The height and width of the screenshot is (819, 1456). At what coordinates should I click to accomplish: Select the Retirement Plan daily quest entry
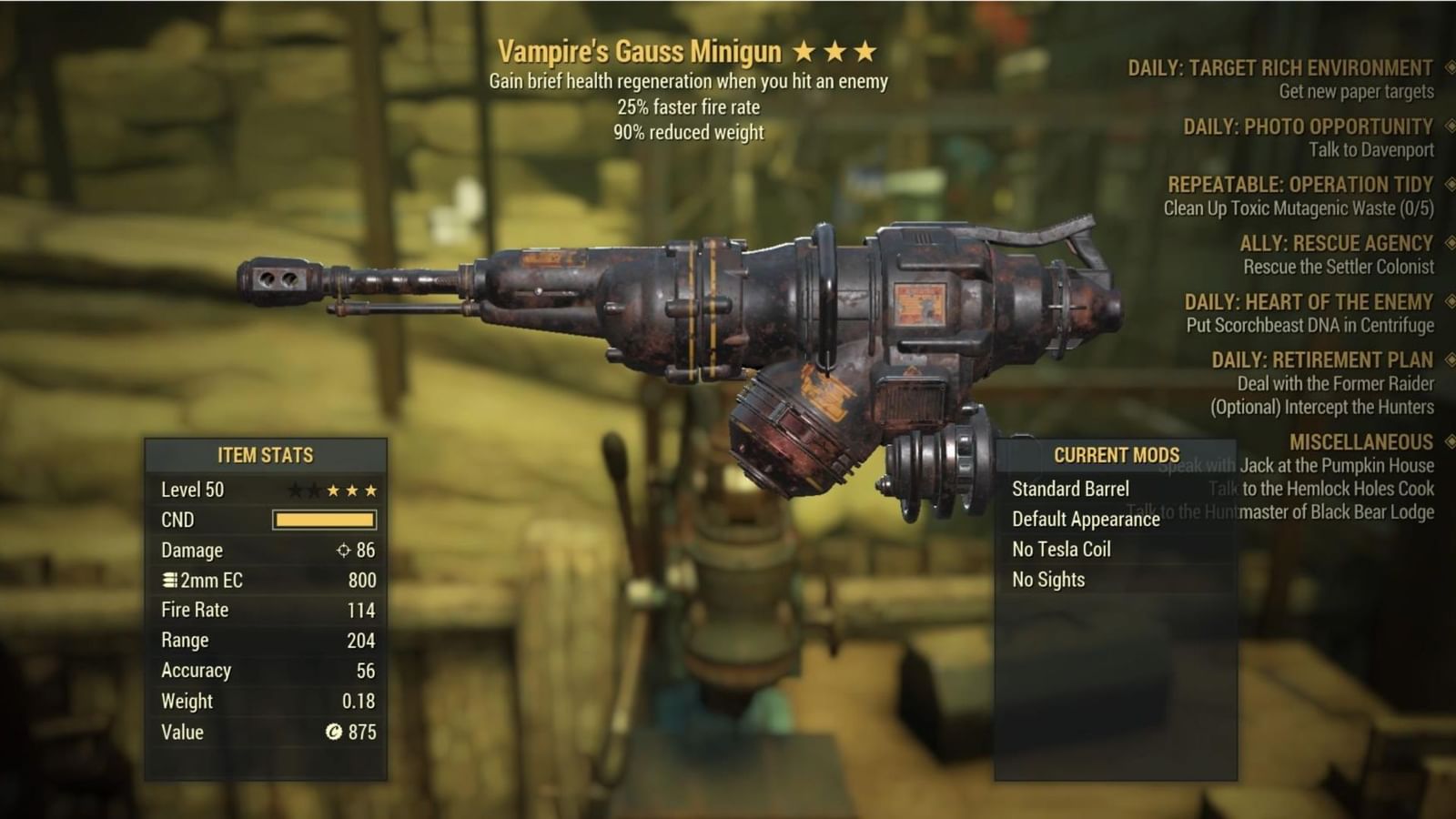1321,359
